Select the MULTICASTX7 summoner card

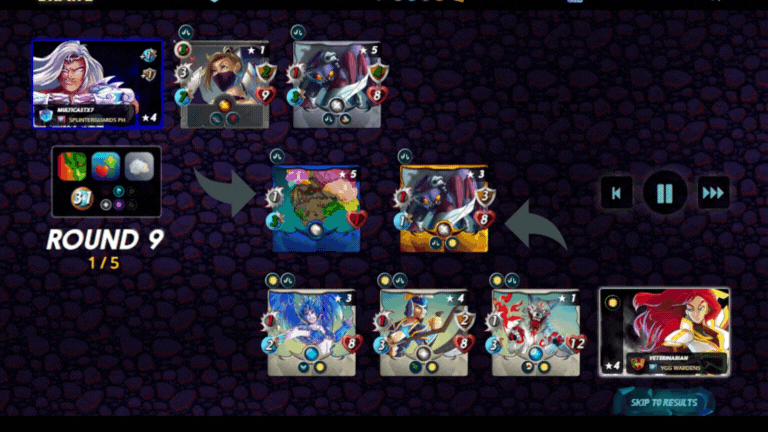[97, 83]
